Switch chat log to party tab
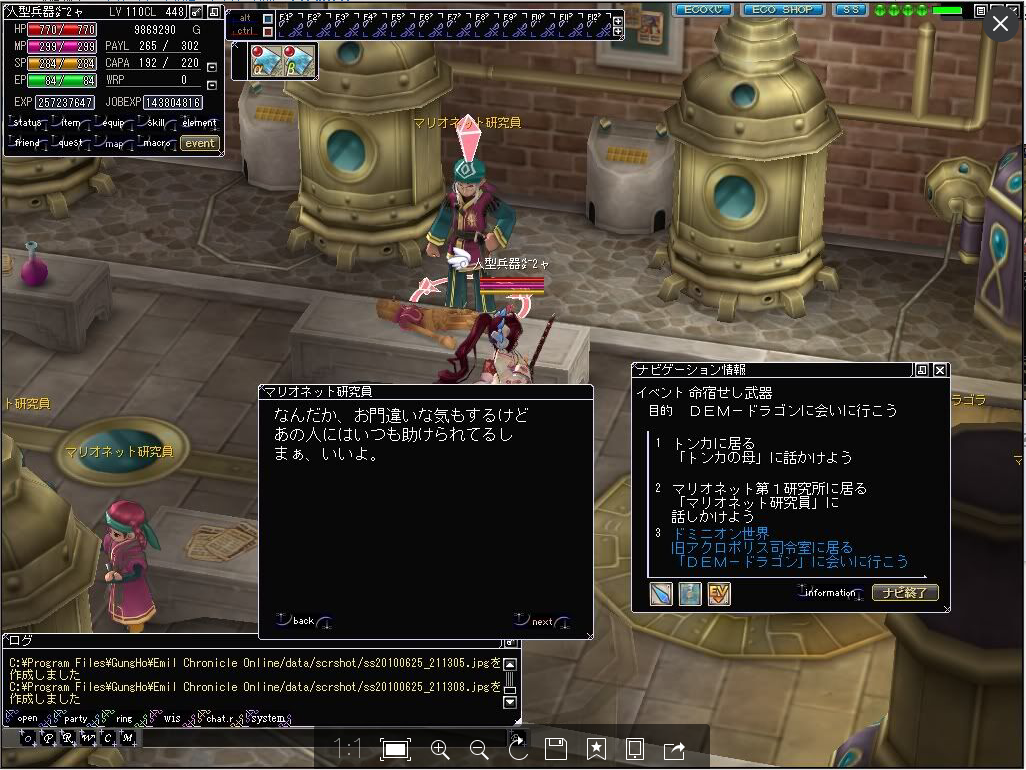 (76, 718)
